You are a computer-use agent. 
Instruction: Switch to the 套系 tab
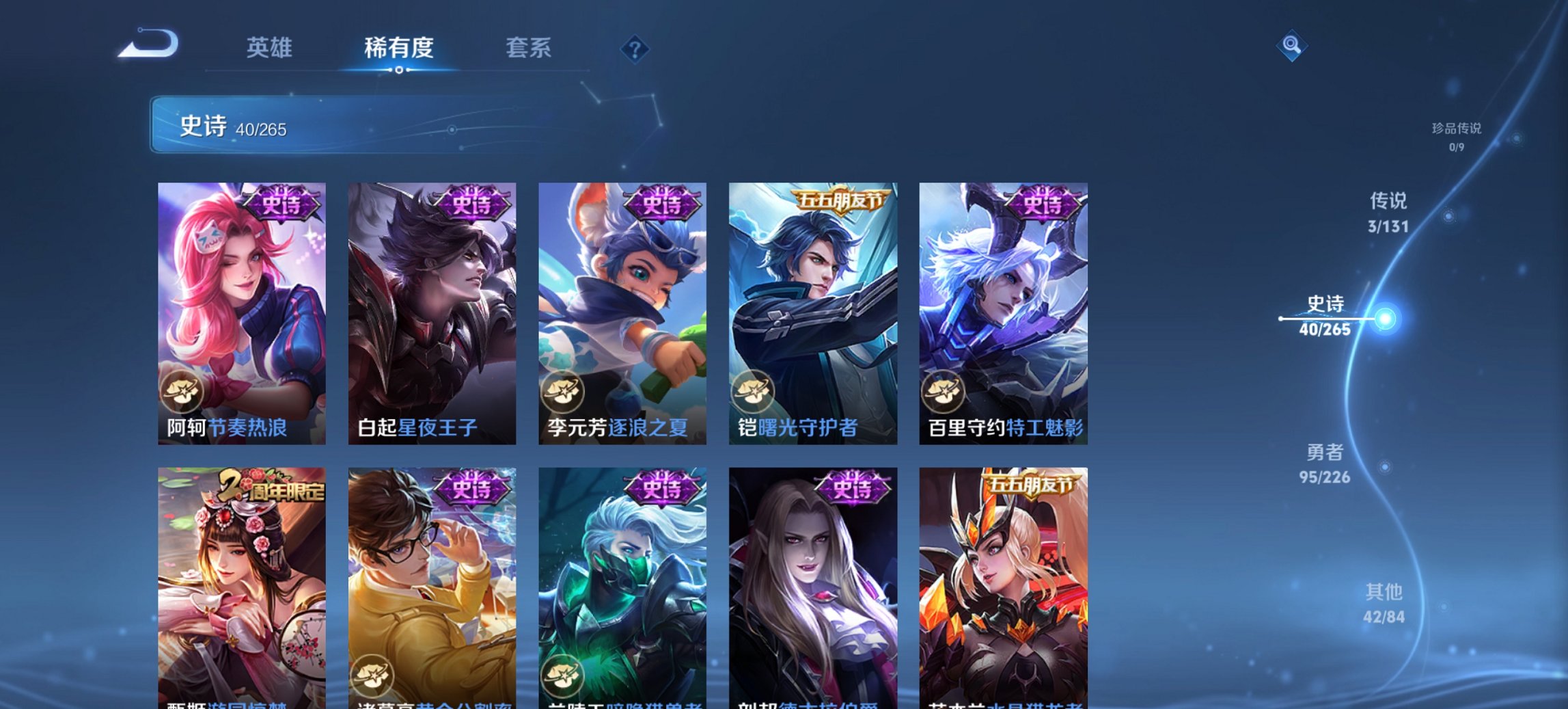click(x=529, y=48)
